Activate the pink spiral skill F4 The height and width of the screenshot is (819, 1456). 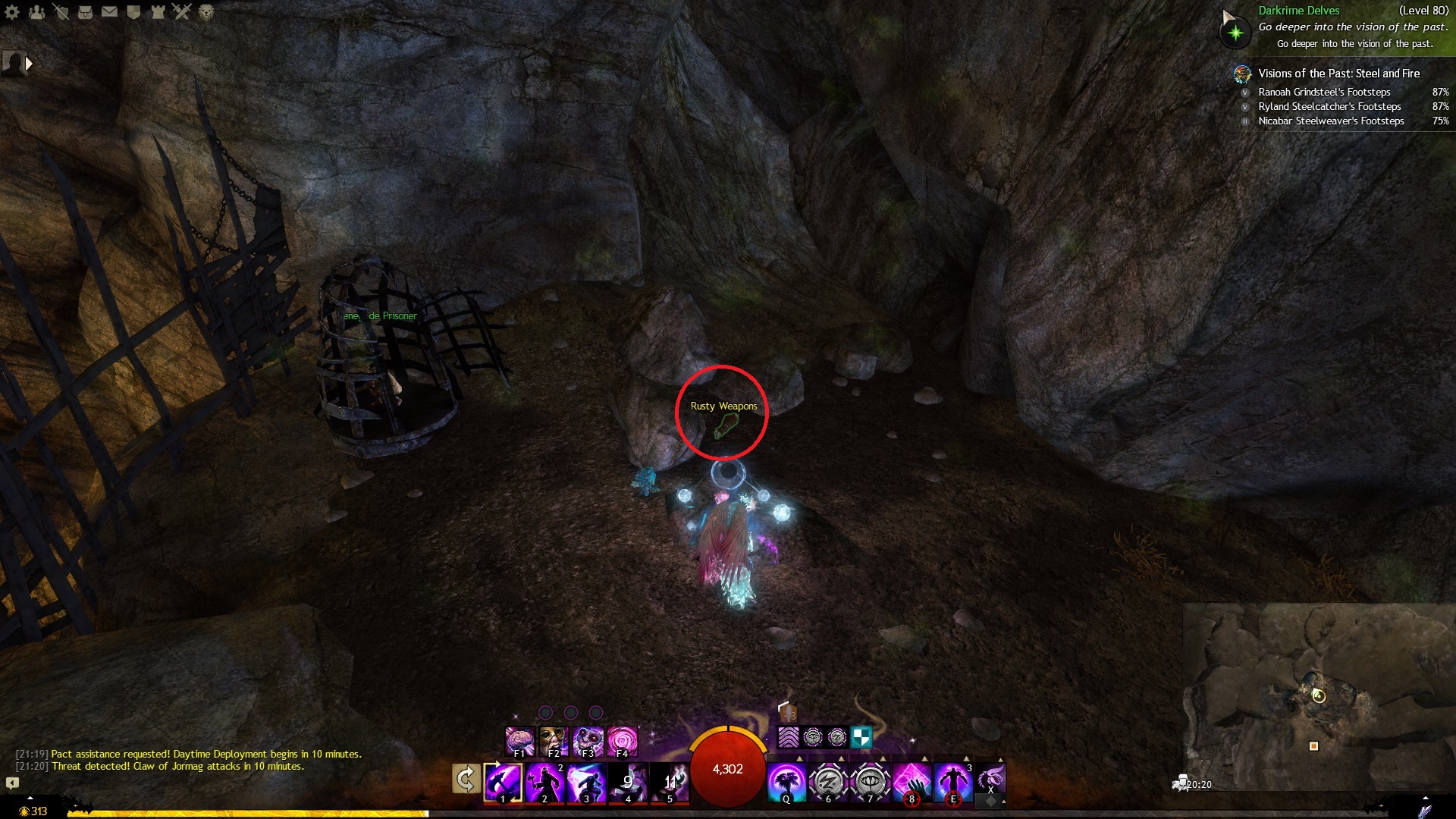pyautogui.click(x=623, y=741)
